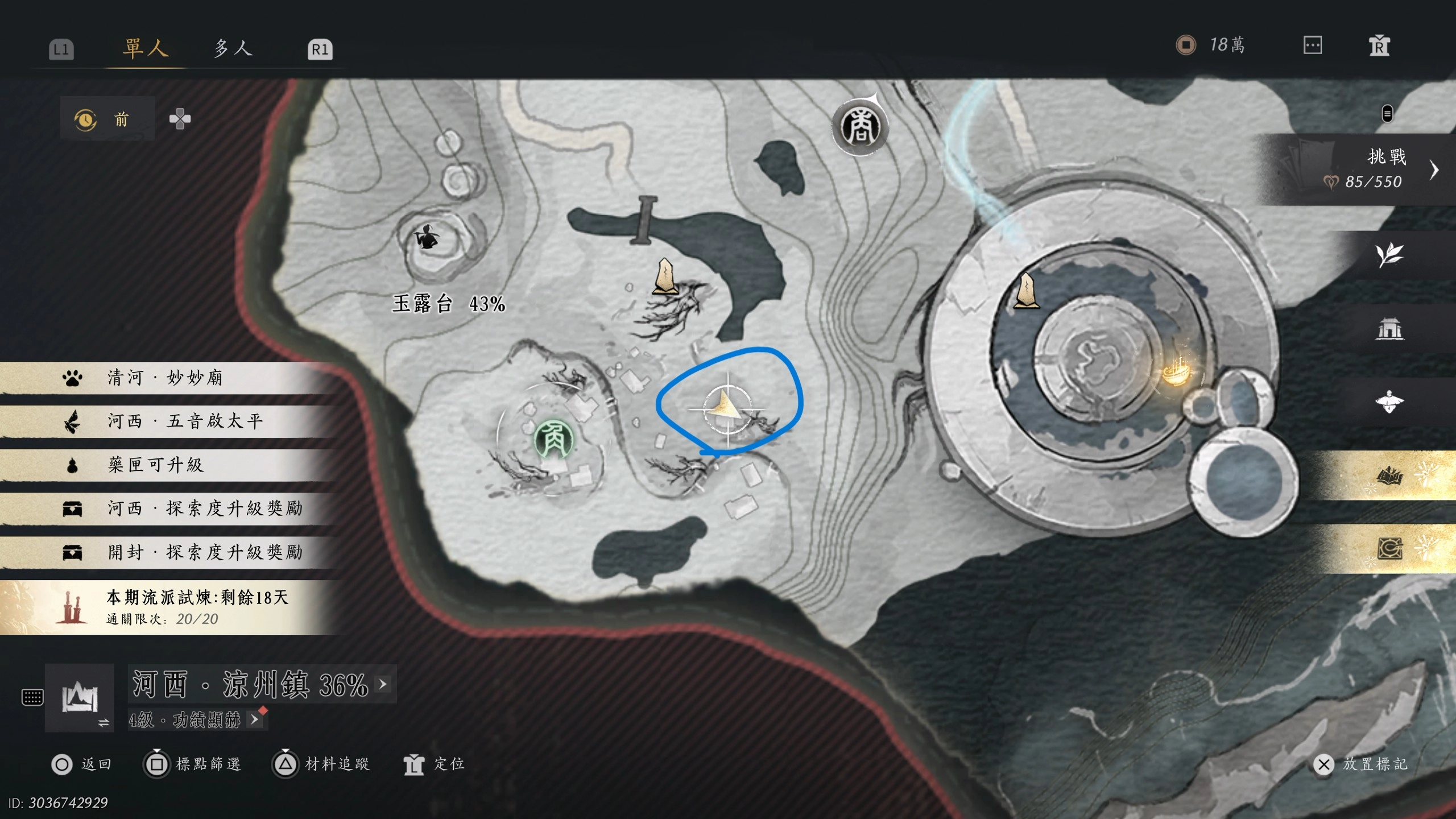The image size is (1456, 819).
Task: Open the 挑戰 challenge panel
Action: click(x=1376, y=169)
